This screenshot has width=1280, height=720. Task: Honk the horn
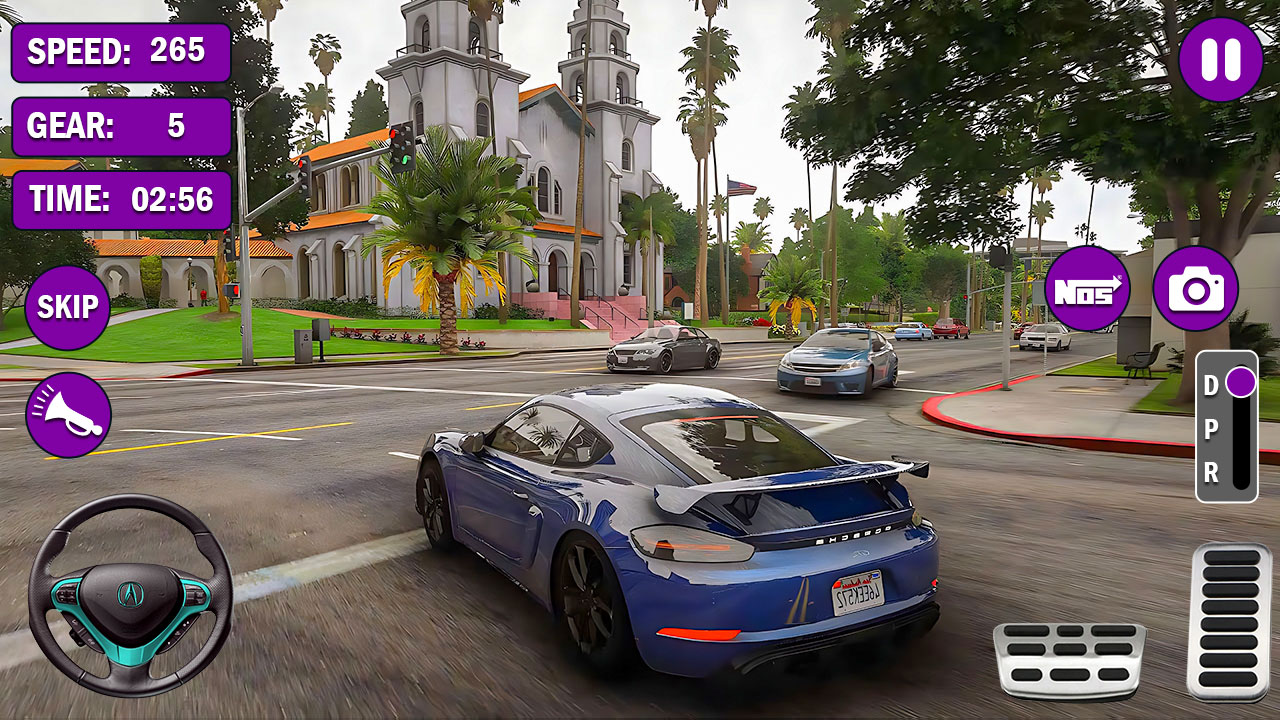(68, 410)
